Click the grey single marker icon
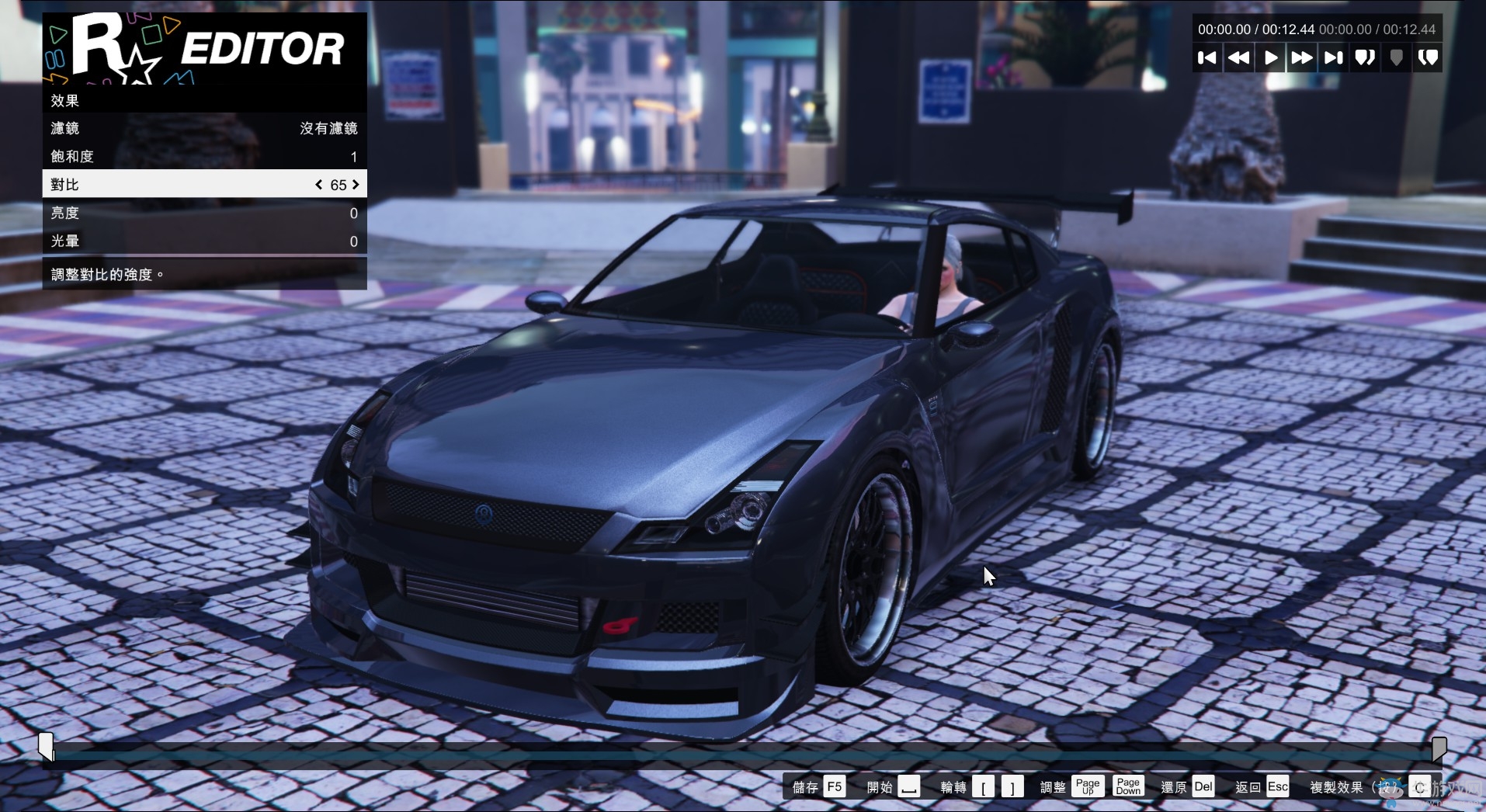This screenshot has width=1486, height=812. click(x=1396, y=57)
